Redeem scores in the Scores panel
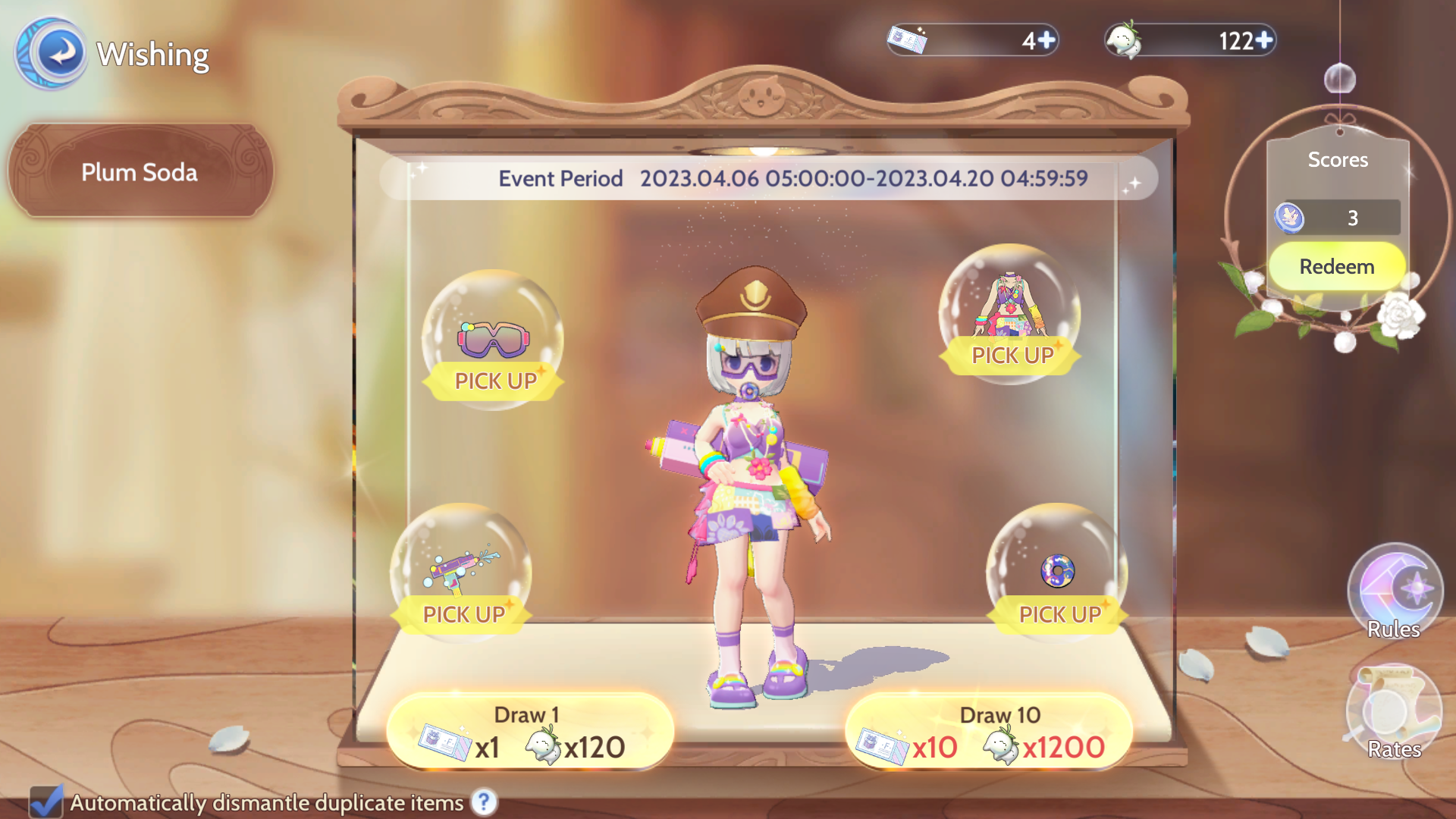 point(1336,267)
